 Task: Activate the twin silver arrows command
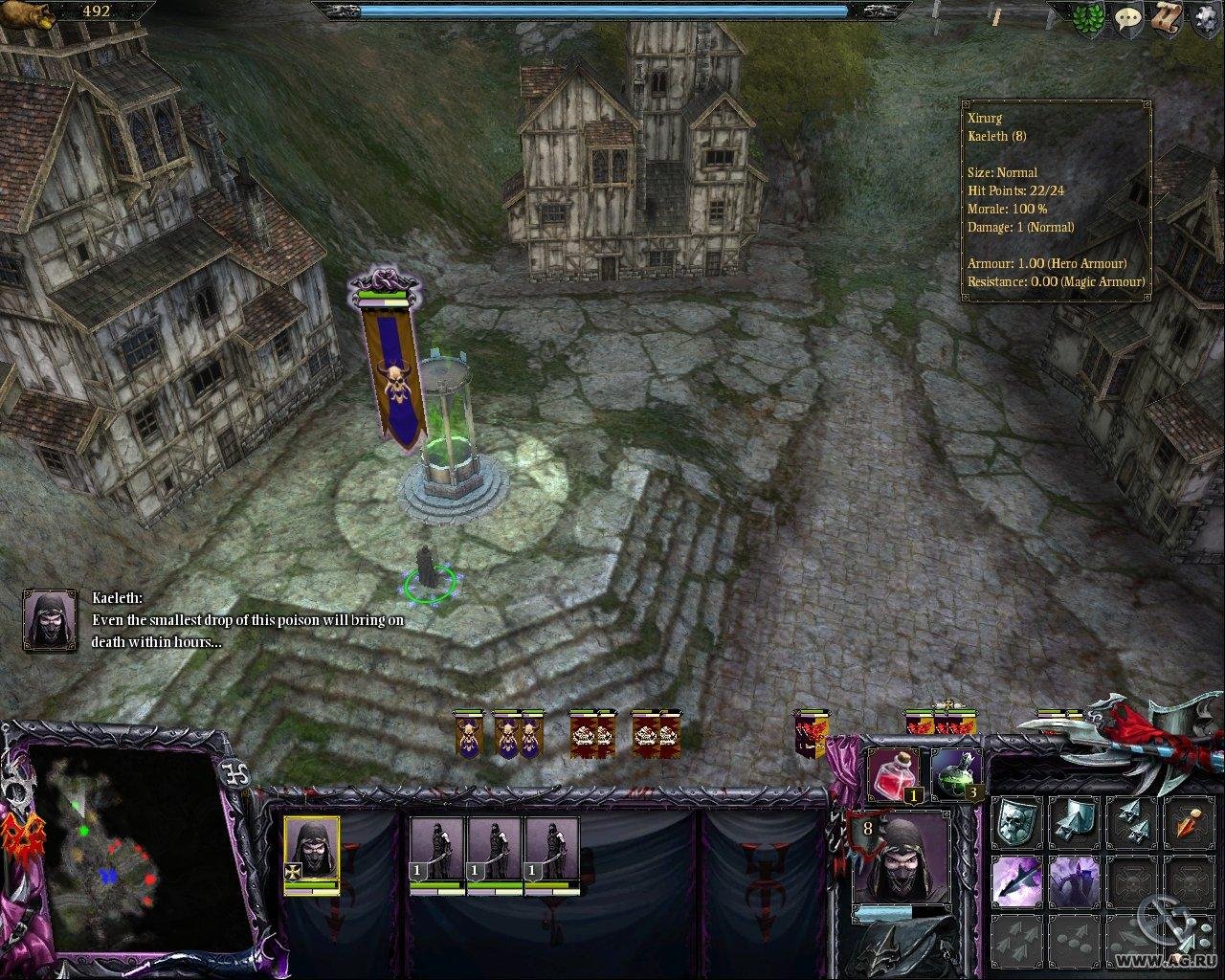pos(1131,821)
